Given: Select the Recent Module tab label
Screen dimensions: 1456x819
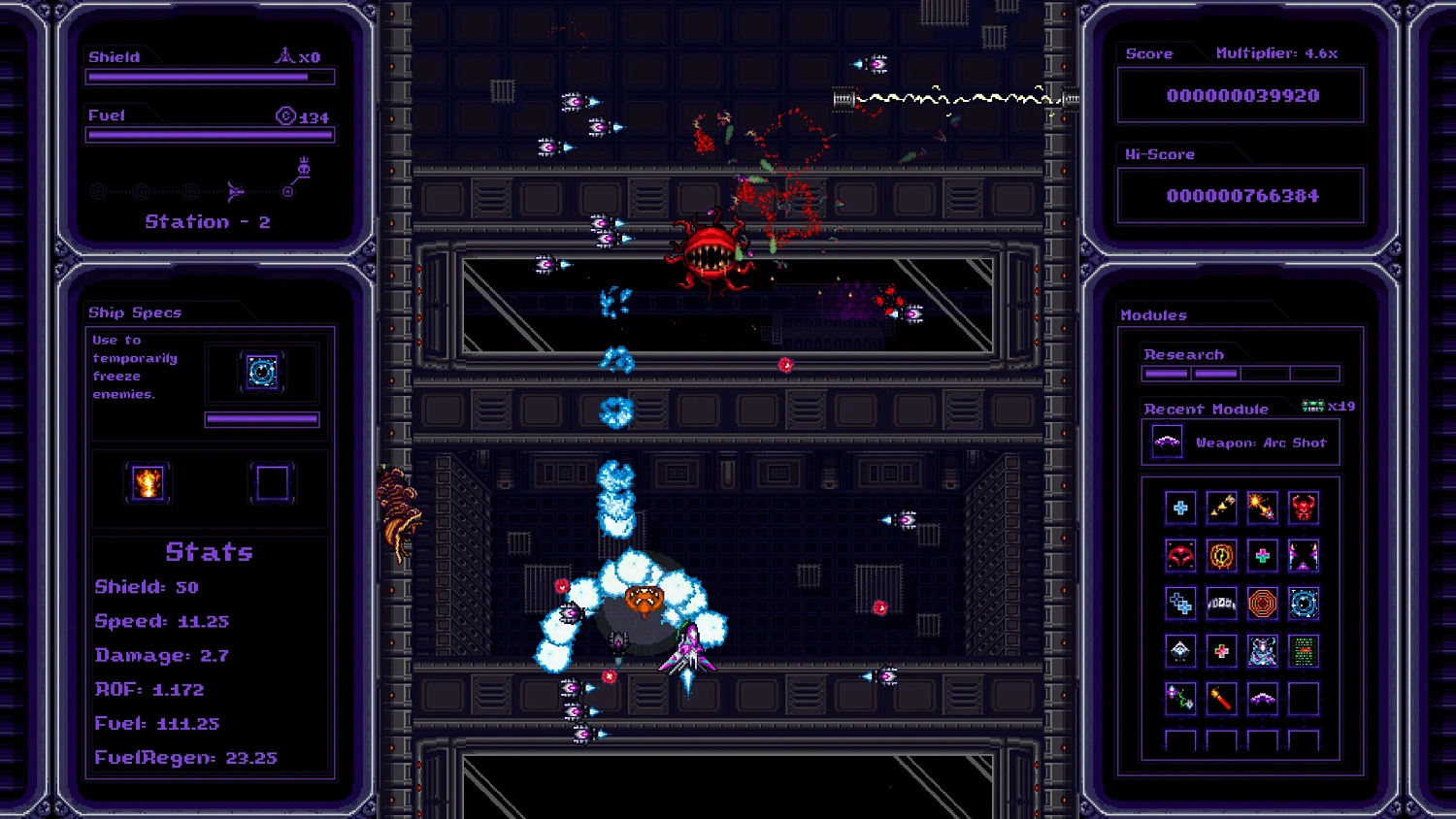Looking at the screenshot, I should [x=1207, y=409].
